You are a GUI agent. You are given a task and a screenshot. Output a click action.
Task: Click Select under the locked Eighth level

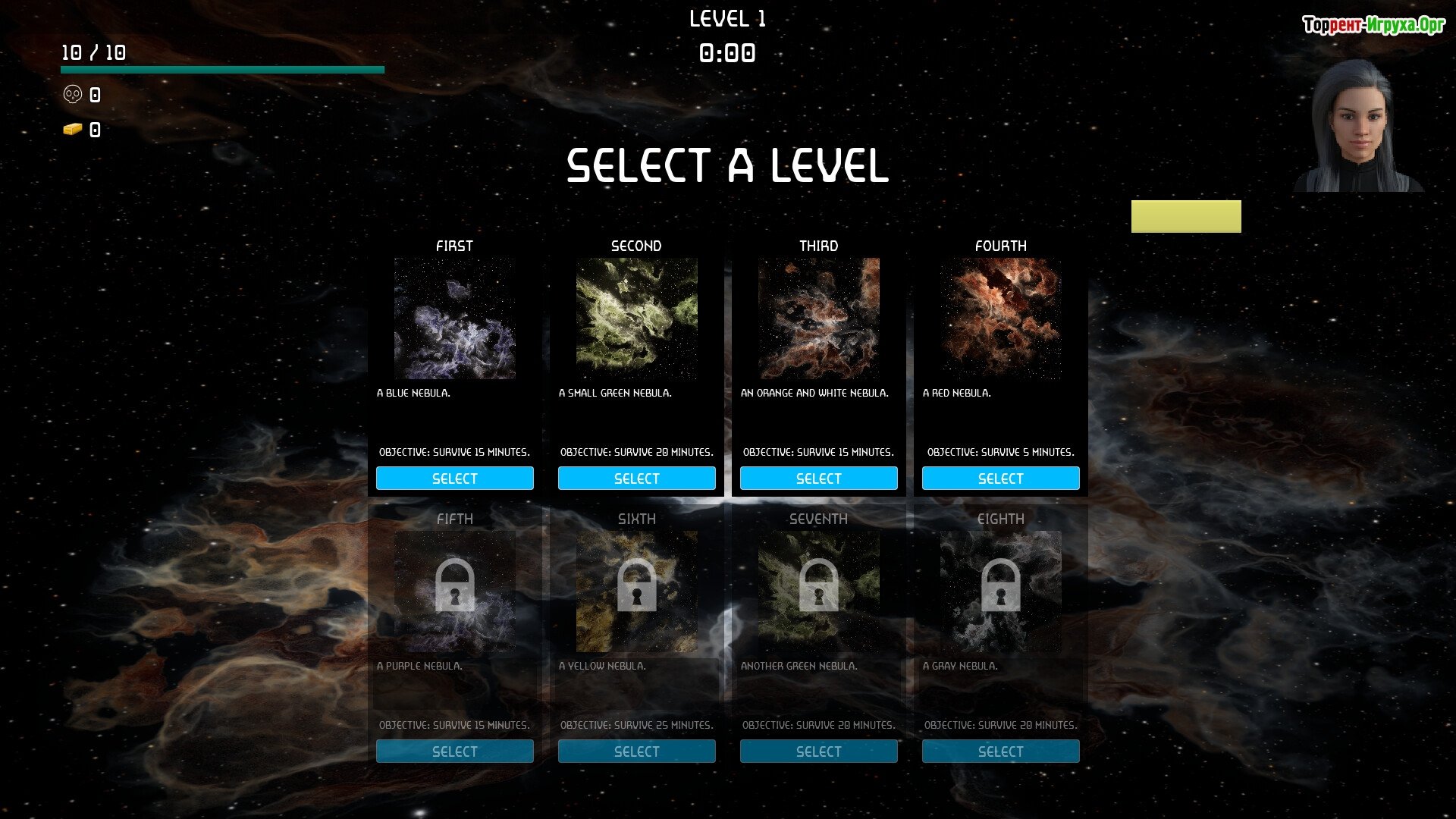coord(1000,752)
